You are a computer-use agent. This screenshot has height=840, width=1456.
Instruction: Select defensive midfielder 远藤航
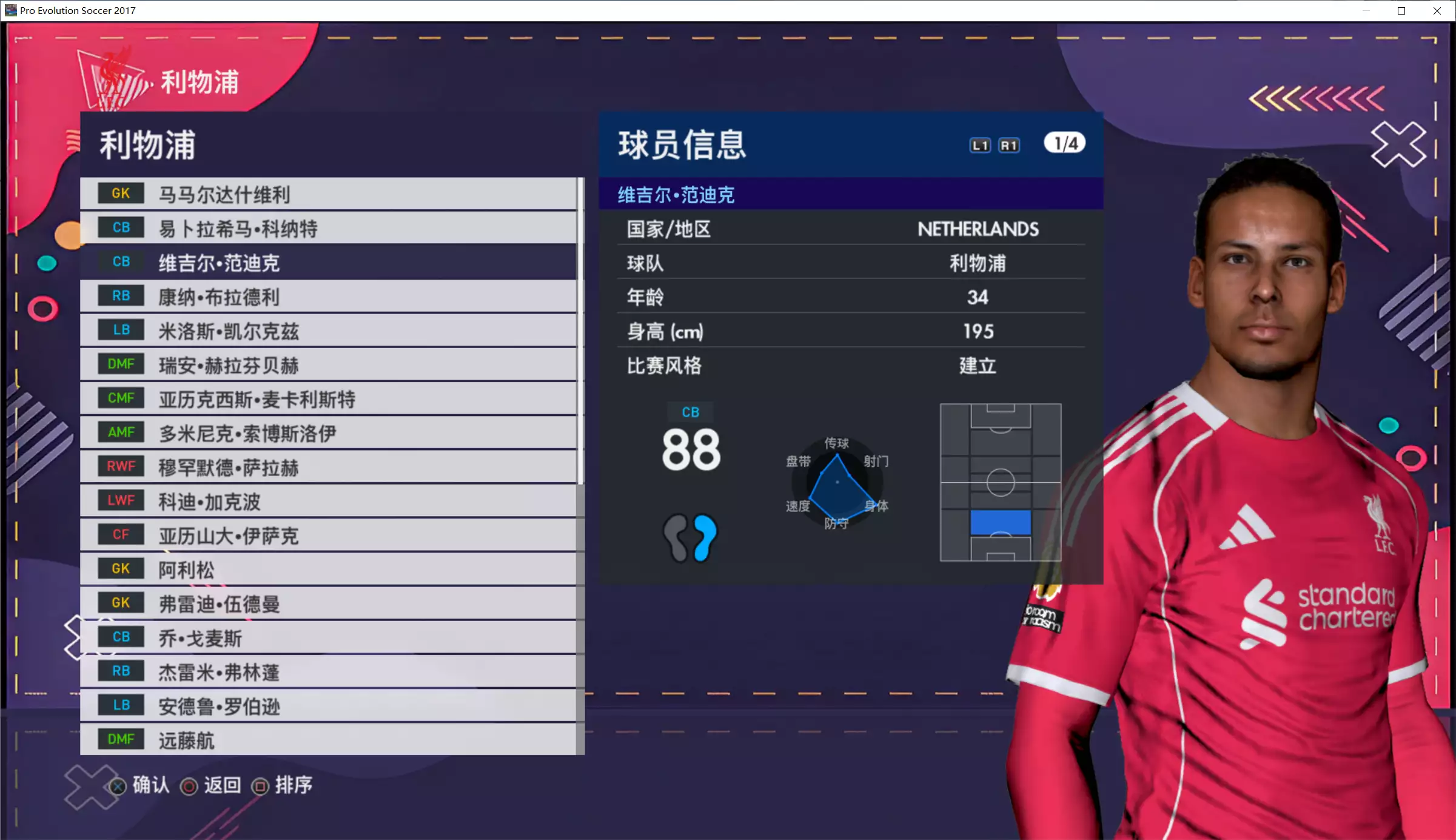pos(327,740)
